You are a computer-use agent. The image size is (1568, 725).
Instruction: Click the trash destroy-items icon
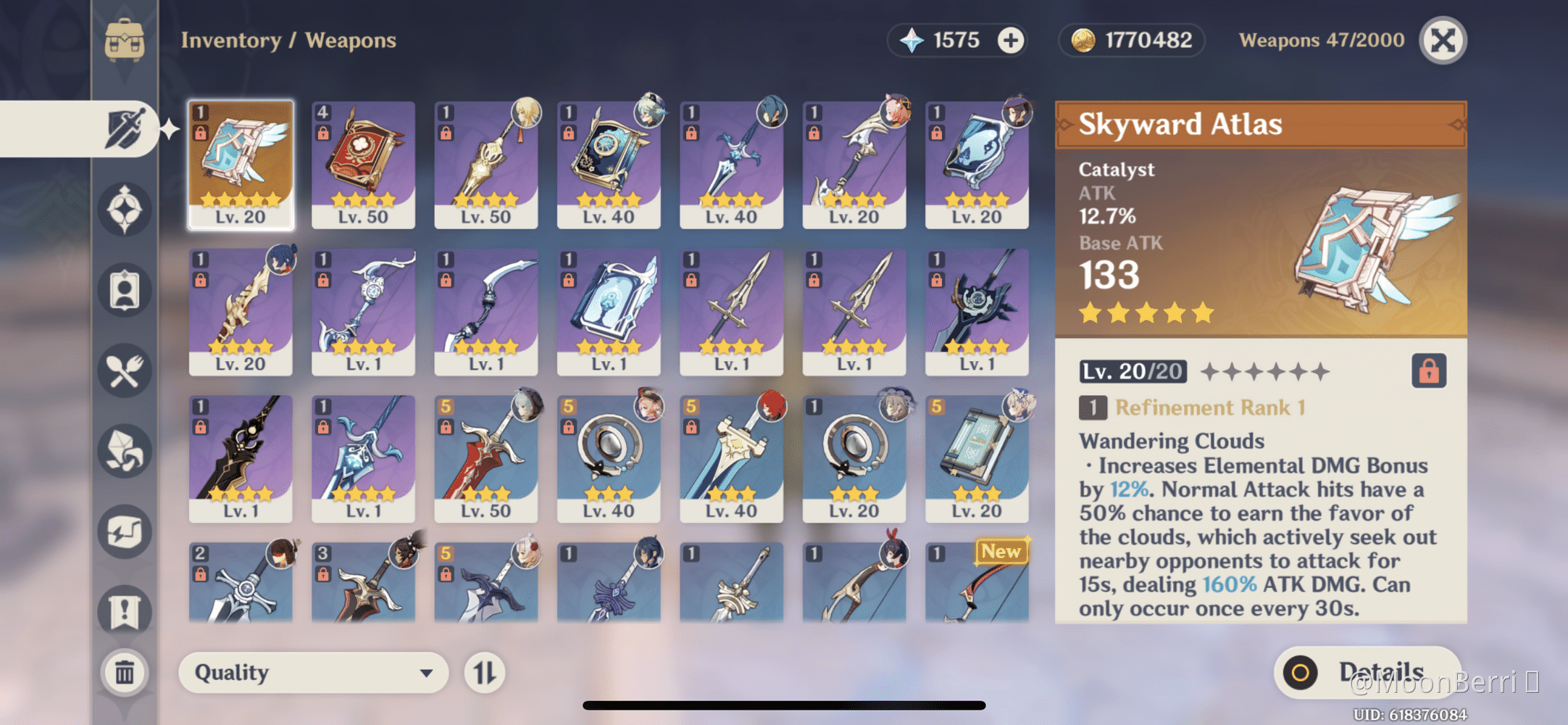point(123,672)
